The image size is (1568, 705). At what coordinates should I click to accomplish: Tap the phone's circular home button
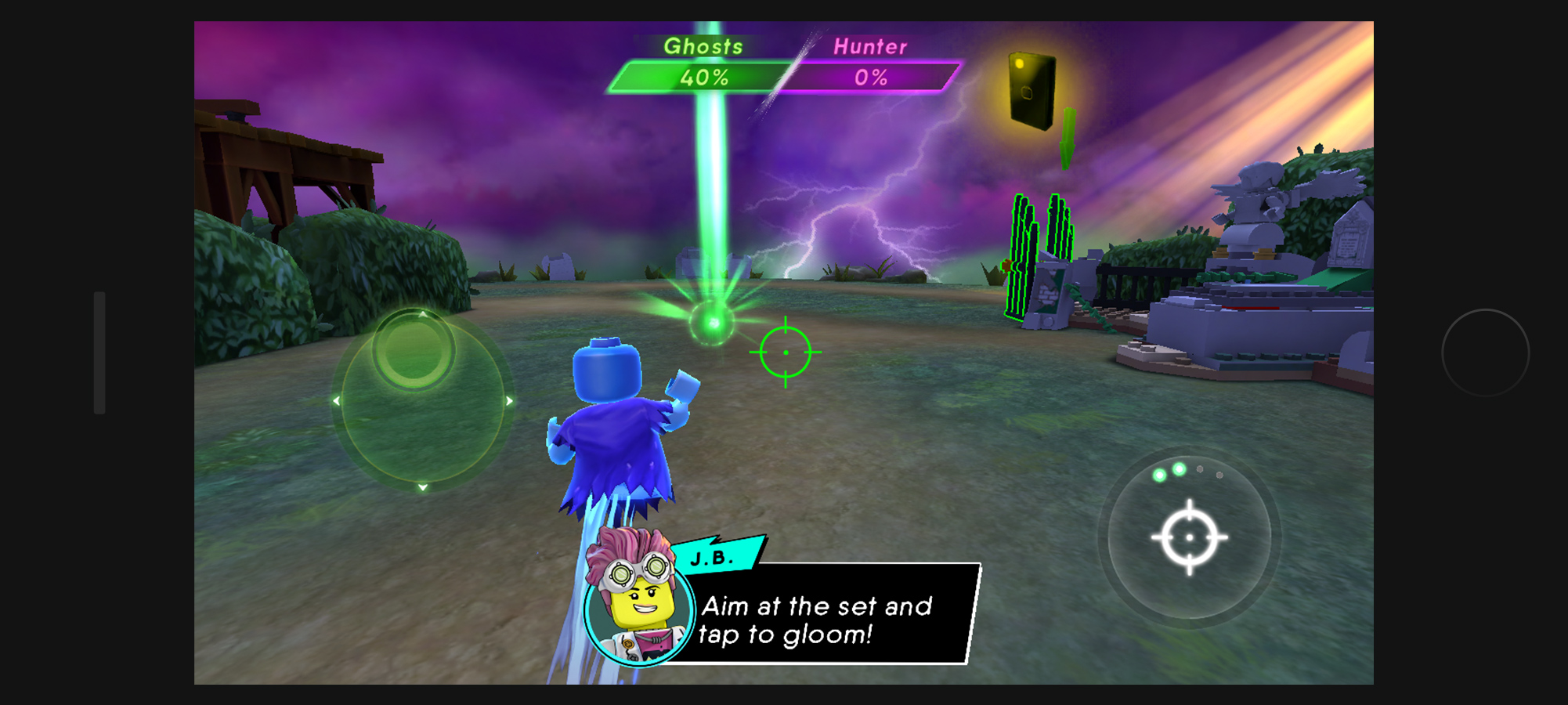click(x=1485, y=352)
